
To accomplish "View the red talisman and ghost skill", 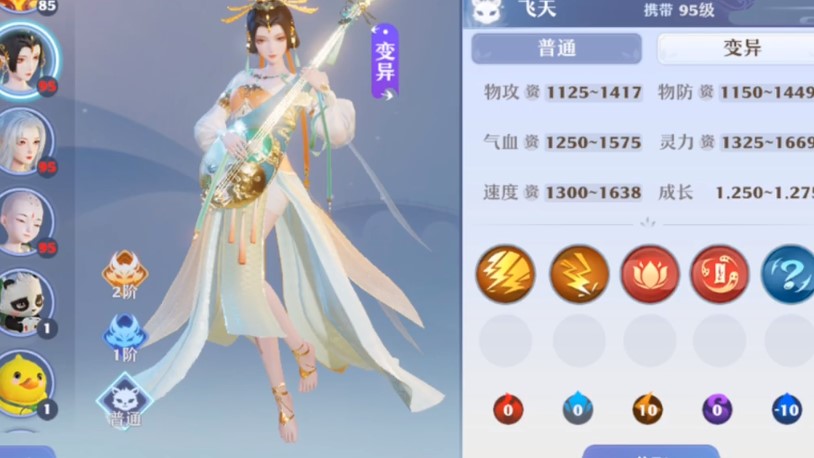I will pyautogui.click(x=719, y=274).
